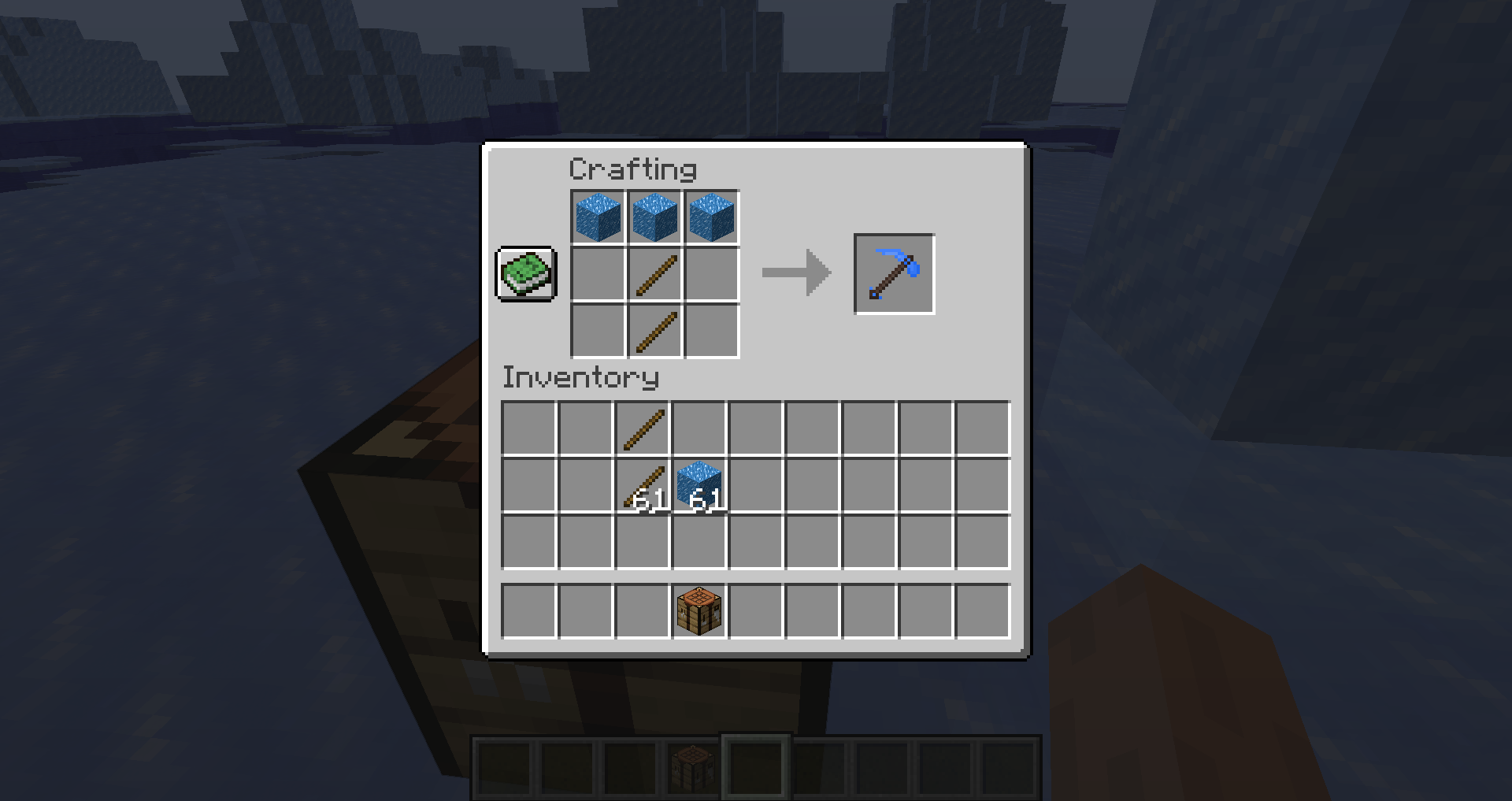The image size is (1512, 801).
Task: Select the stick in the bottom crafting row
Action: click(x=654, y=331)
